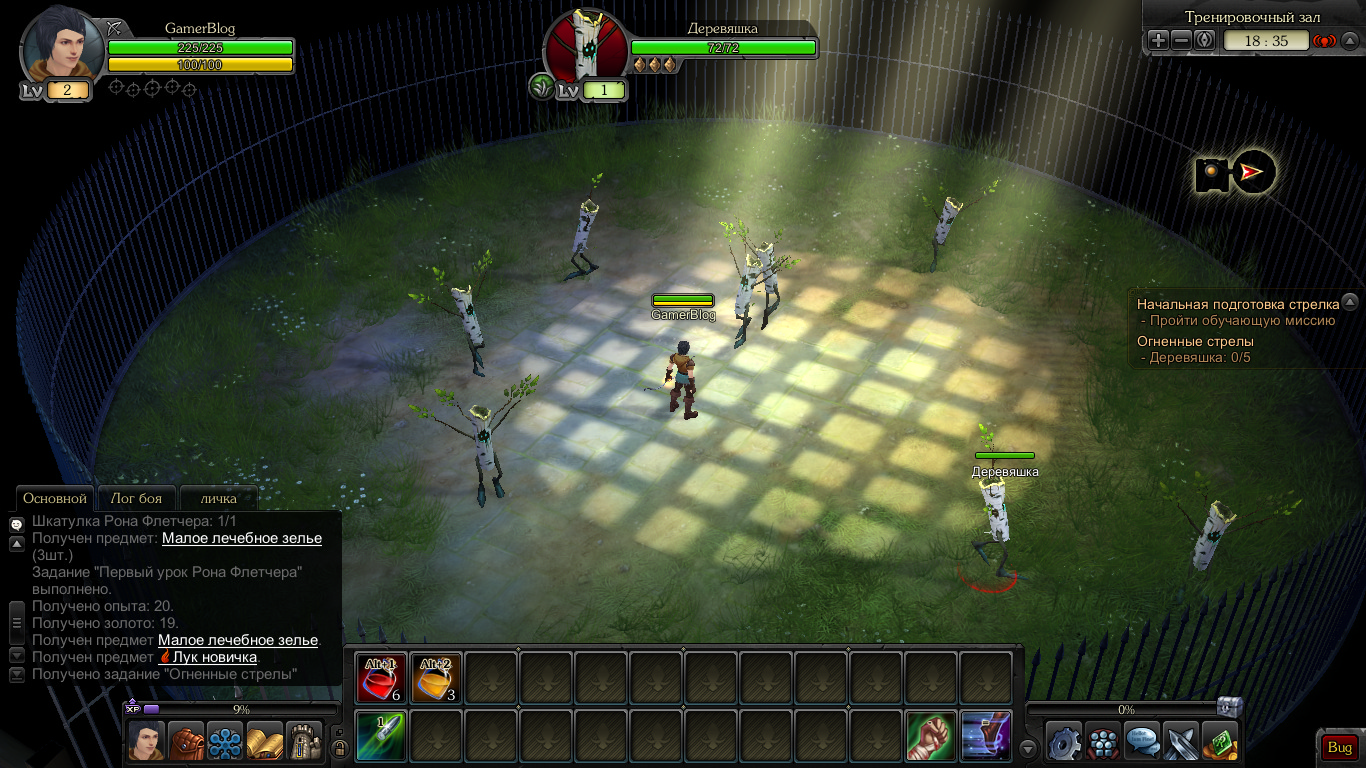The image size is (1366, 768).
Task: Open the backpack inventory
Action: pos(186,741)
